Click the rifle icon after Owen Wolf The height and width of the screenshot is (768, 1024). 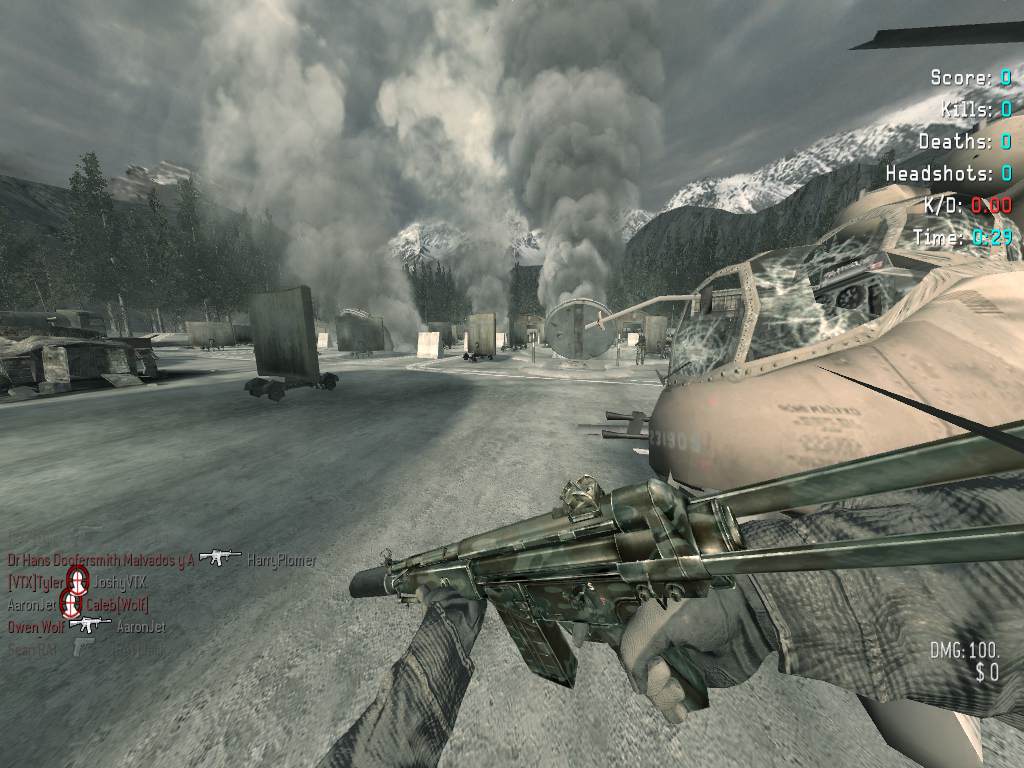click(x=90, y=625)
